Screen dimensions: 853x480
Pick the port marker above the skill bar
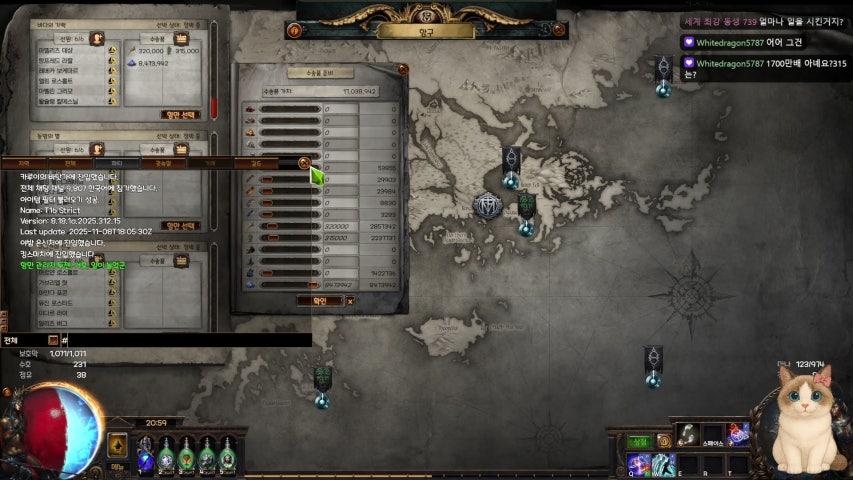click(653, 364)
